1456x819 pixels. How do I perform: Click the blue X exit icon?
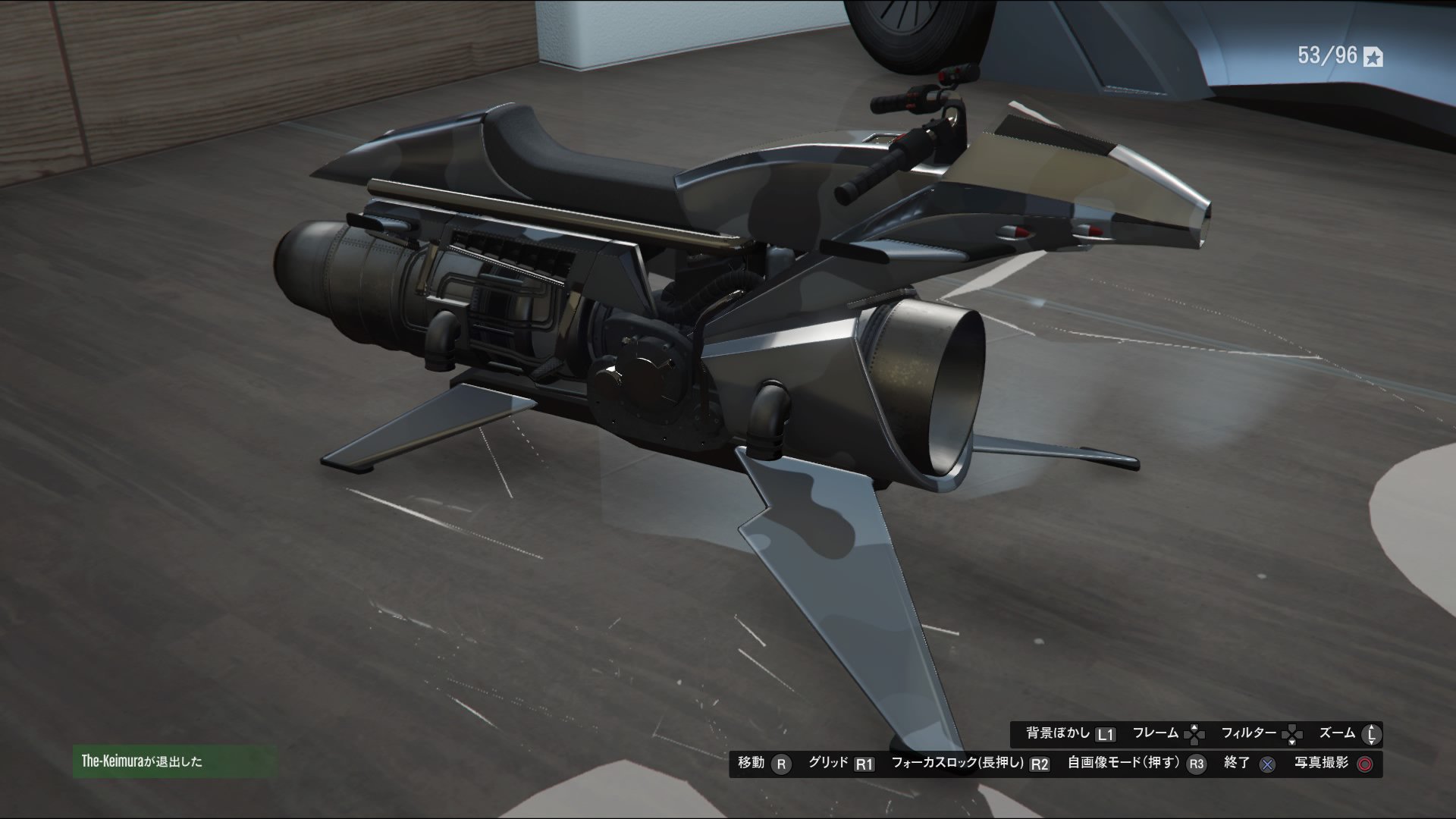(x=1267, y=764)
